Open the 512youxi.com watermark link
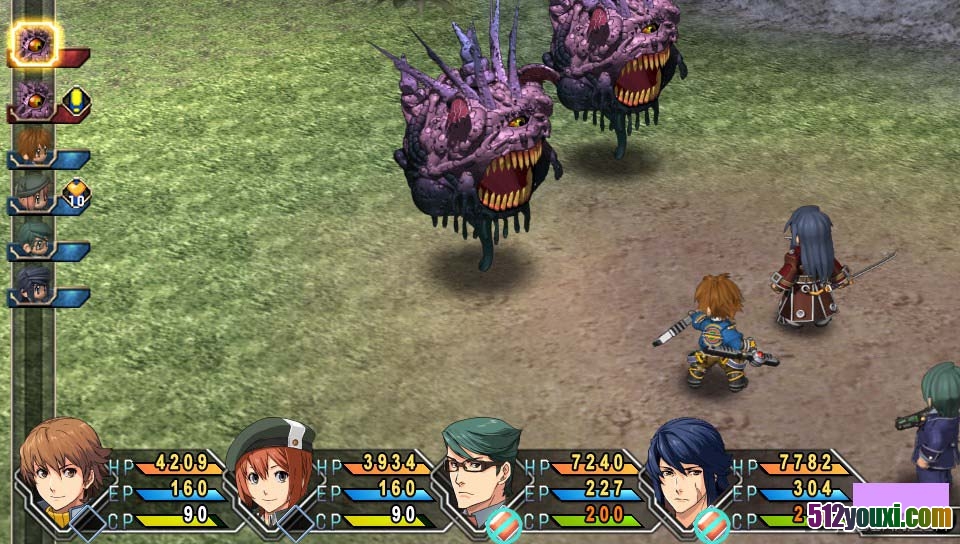Screen dimensions: 960x544 [902, 516]
